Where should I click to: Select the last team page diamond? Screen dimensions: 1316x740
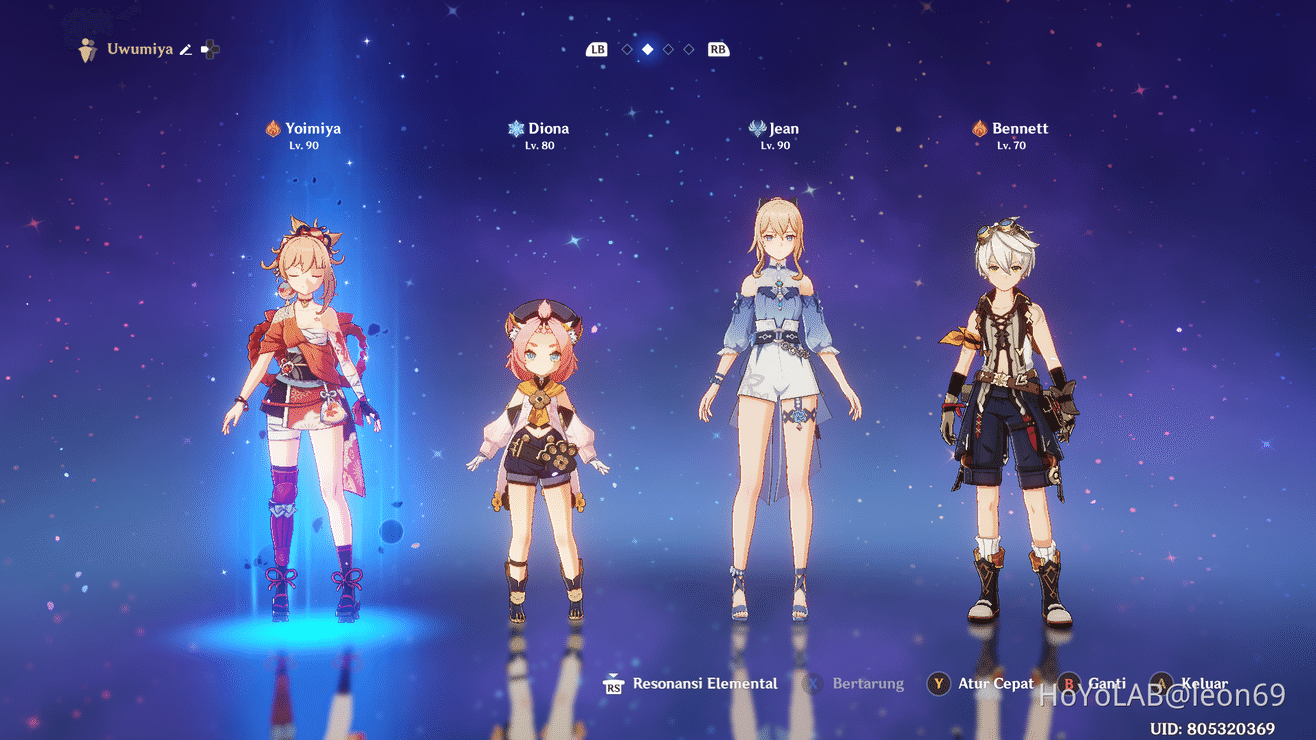[x=688, y=47]
